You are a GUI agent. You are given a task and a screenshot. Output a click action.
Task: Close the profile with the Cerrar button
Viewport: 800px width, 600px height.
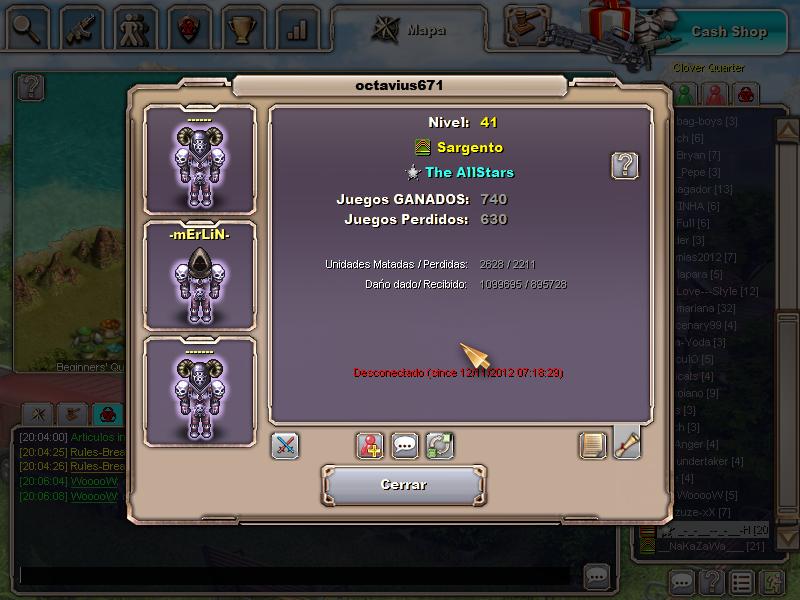[403, 485]
